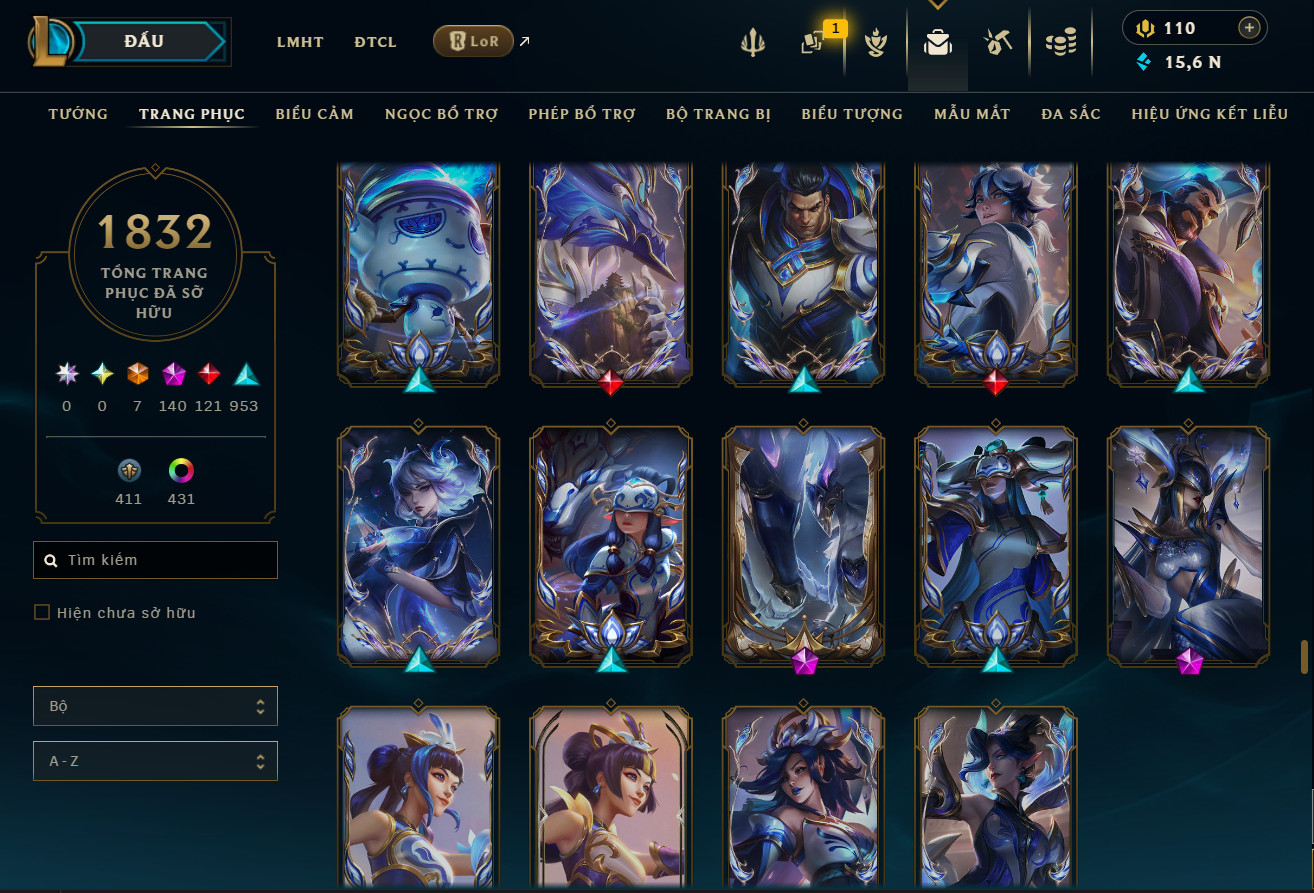Open the Bộ grouping dropdown
This screenshot has height=893, width=1314.
point(155,706)
